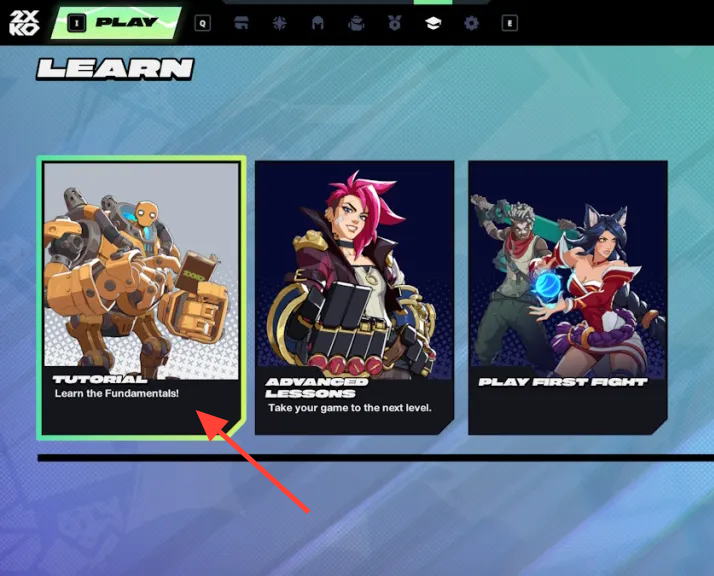
Task: Choose the Play First Fight card
Action: (567, 297)
